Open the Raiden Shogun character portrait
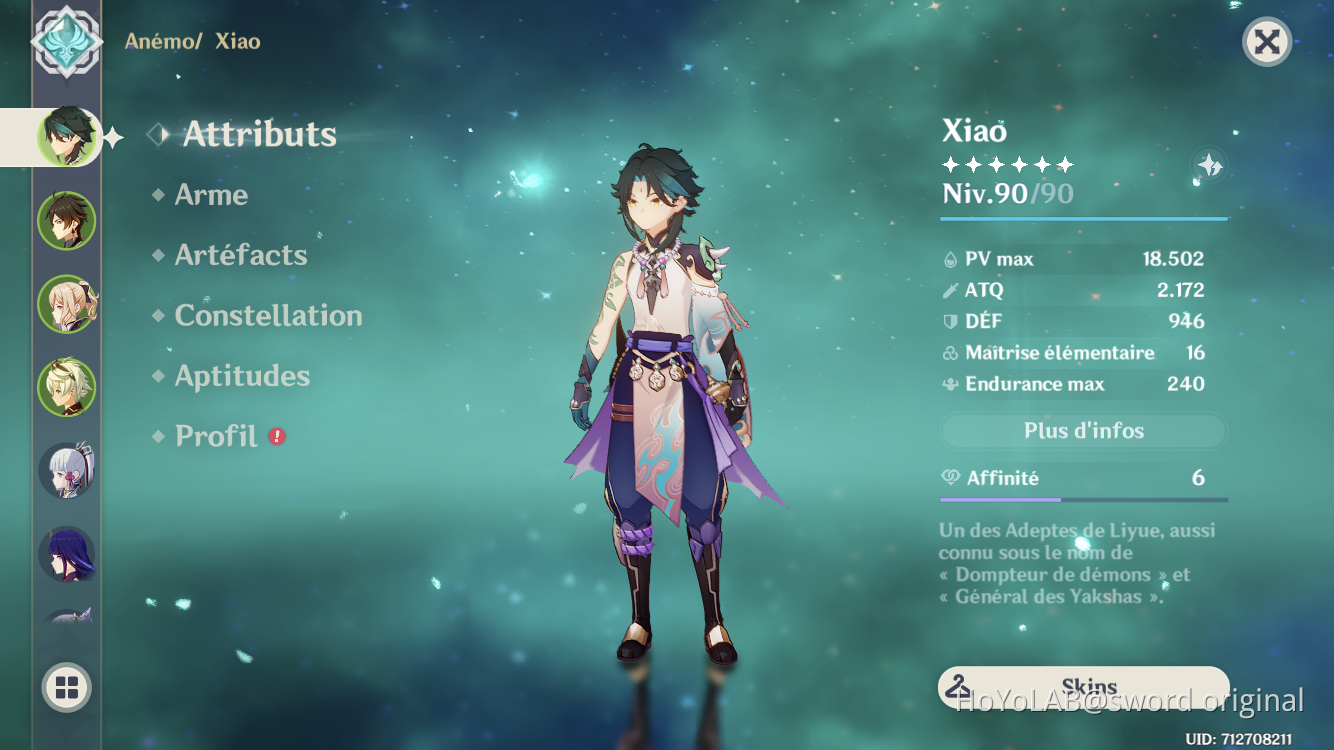The height and width of the screenshot is (750, 1334). (x=66, y=555)
